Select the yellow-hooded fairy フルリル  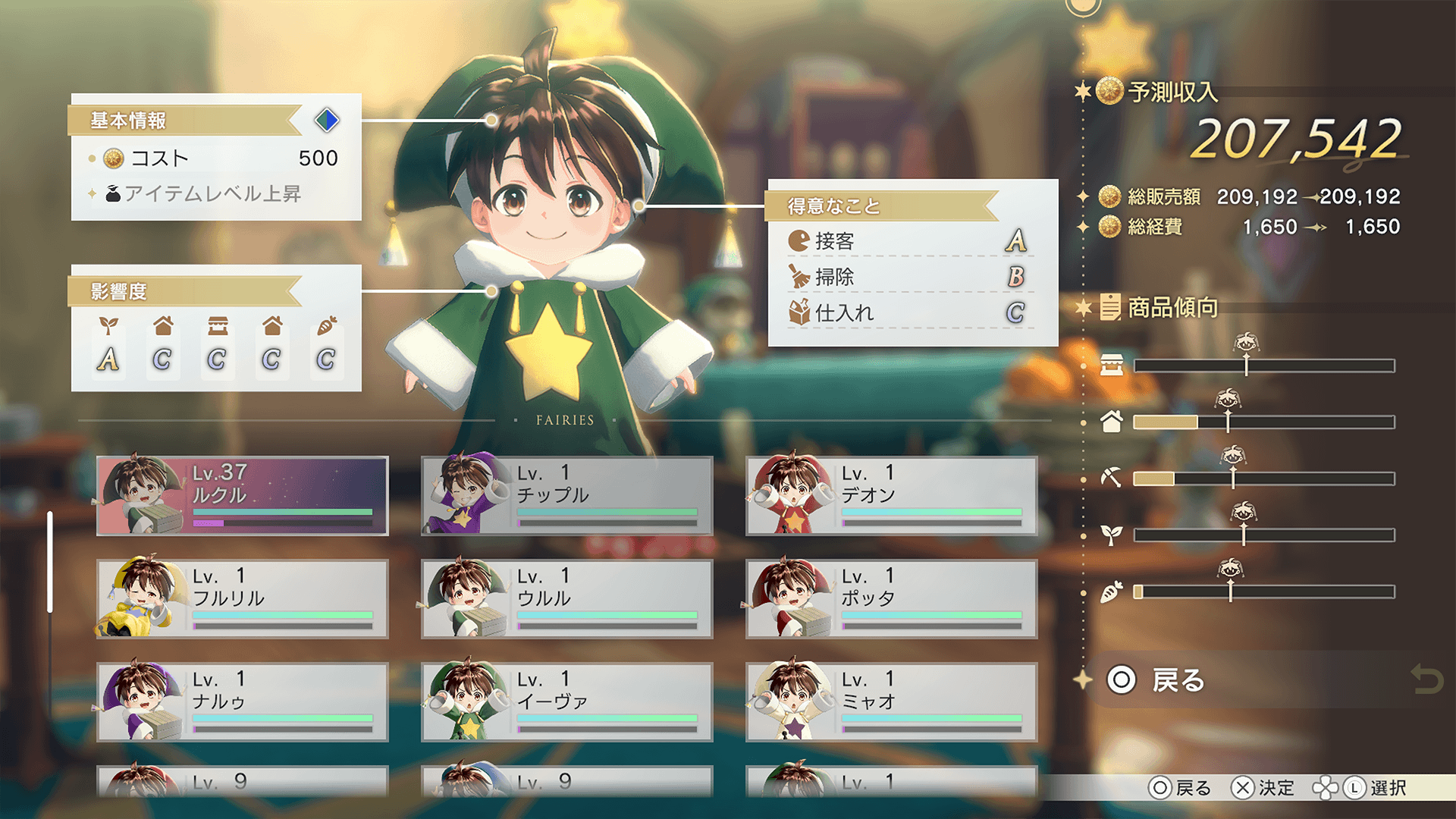point(243,599)
